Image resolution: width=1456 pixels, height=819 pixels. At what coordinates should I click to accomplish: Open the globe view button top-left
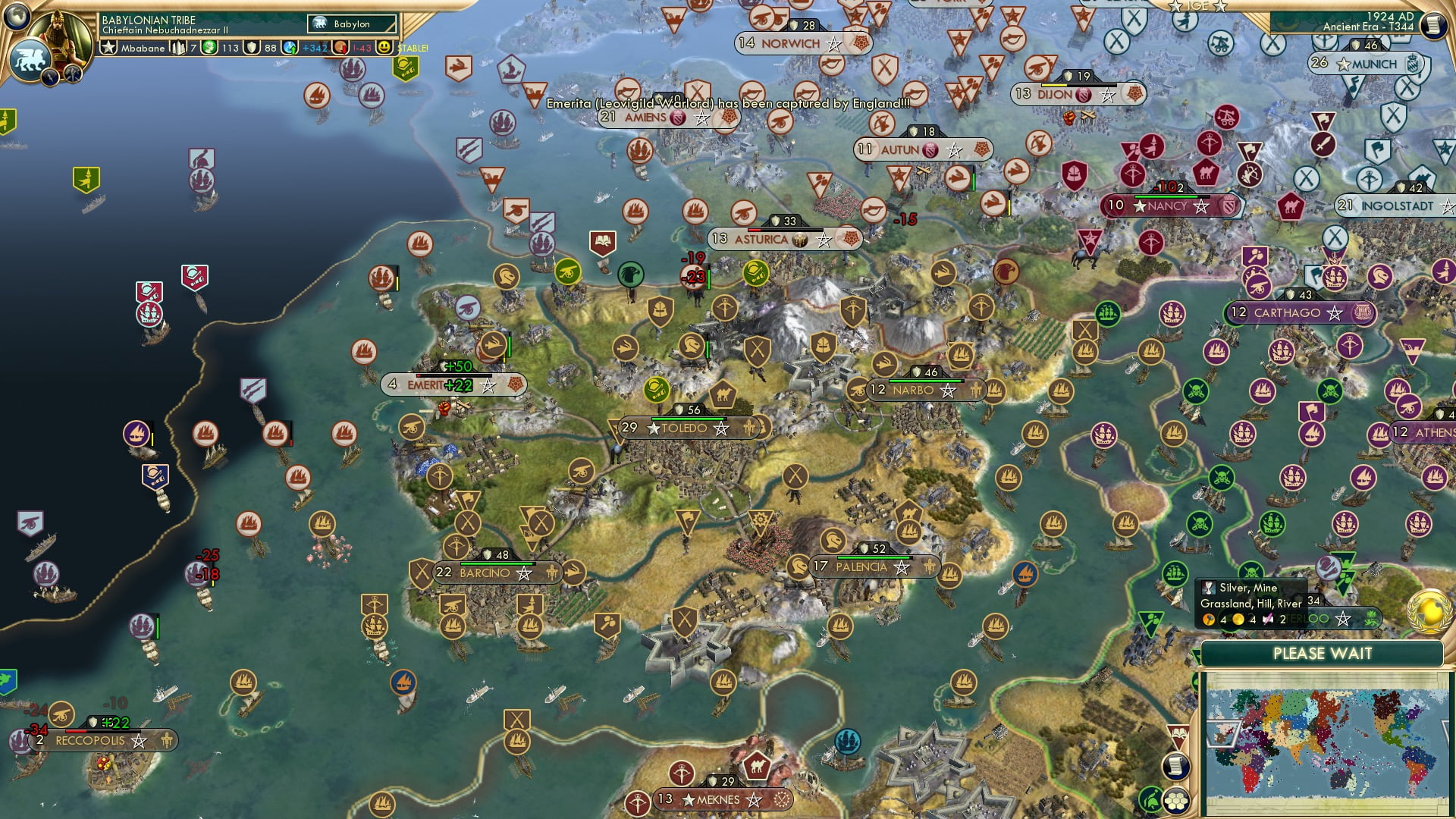tap(17, 17)
